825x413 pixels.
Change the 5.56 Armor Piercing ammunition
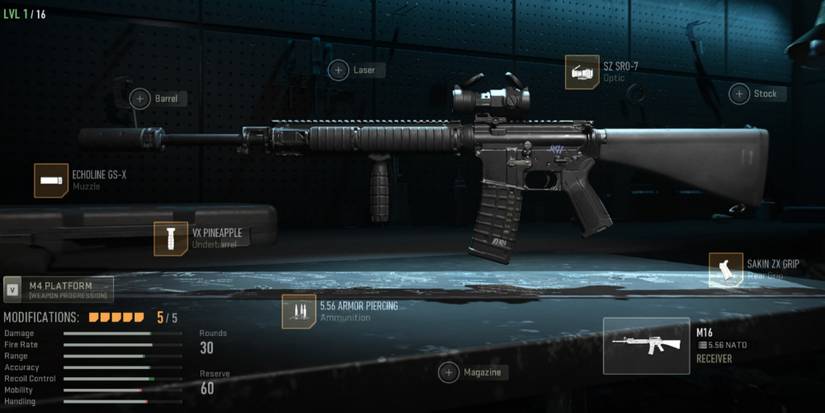[299, 311]
